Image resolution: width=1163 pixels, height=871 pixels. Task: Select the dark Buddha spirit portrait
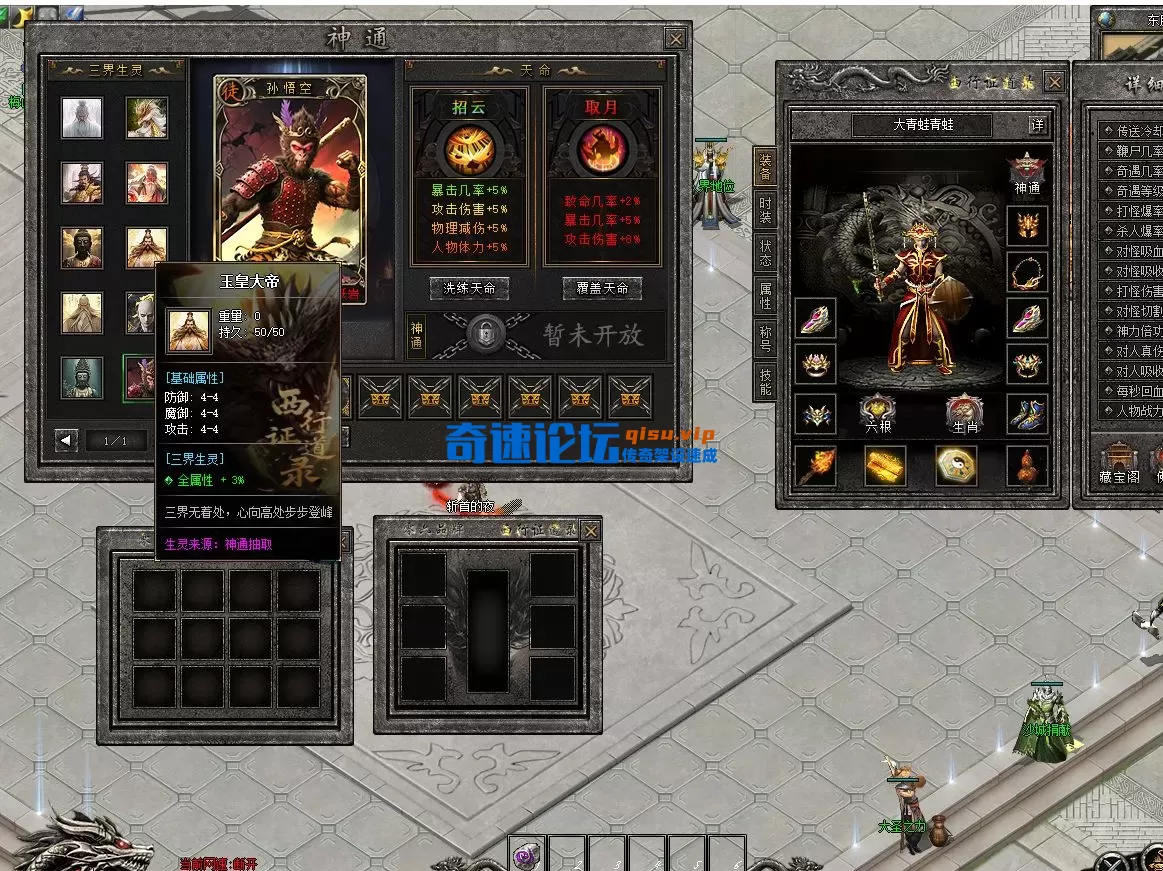(x=82, y=247)
